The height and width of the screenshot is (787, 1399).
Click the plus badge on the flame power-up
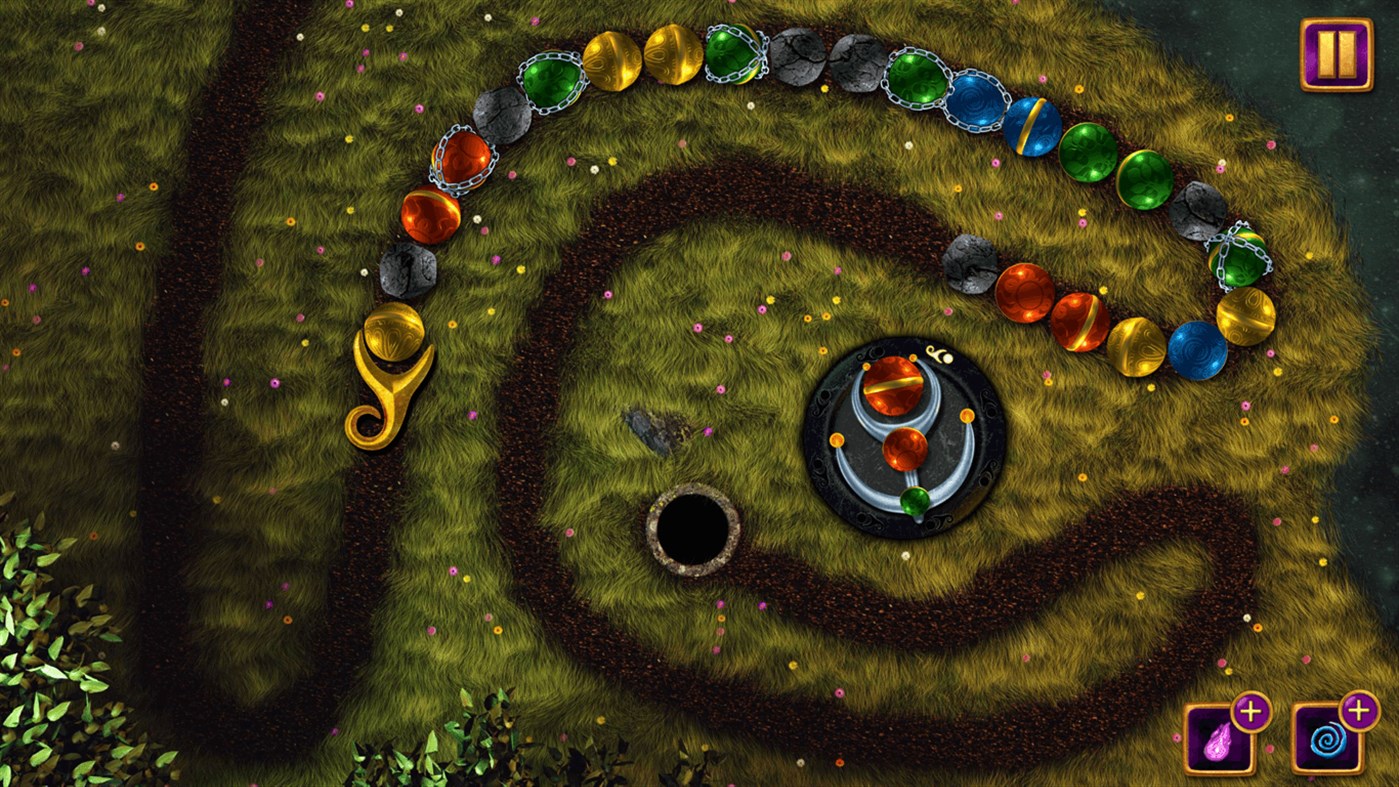click(1252, 708)
